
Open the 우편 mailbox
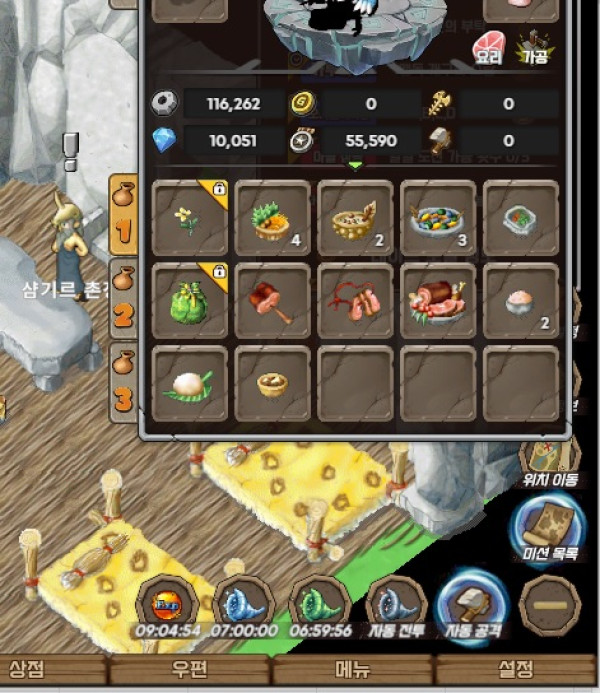188,668
